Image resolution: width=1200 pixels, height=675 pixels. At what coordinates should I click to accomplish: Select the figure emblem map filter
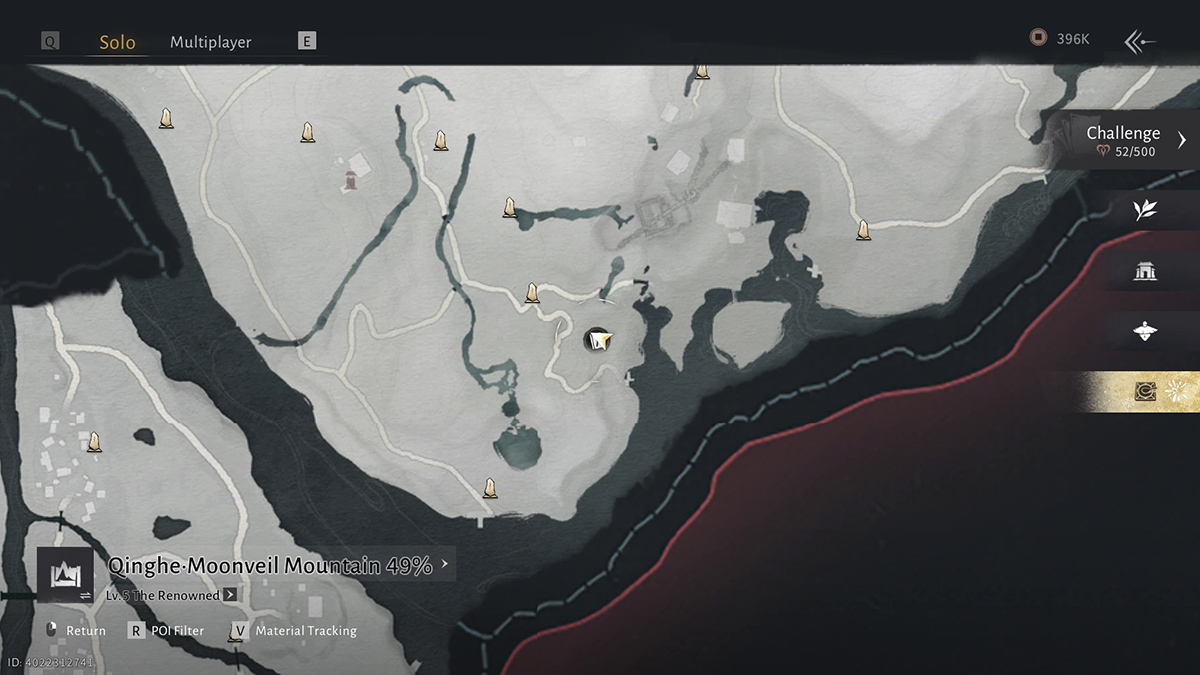[x=1145, y=331]
